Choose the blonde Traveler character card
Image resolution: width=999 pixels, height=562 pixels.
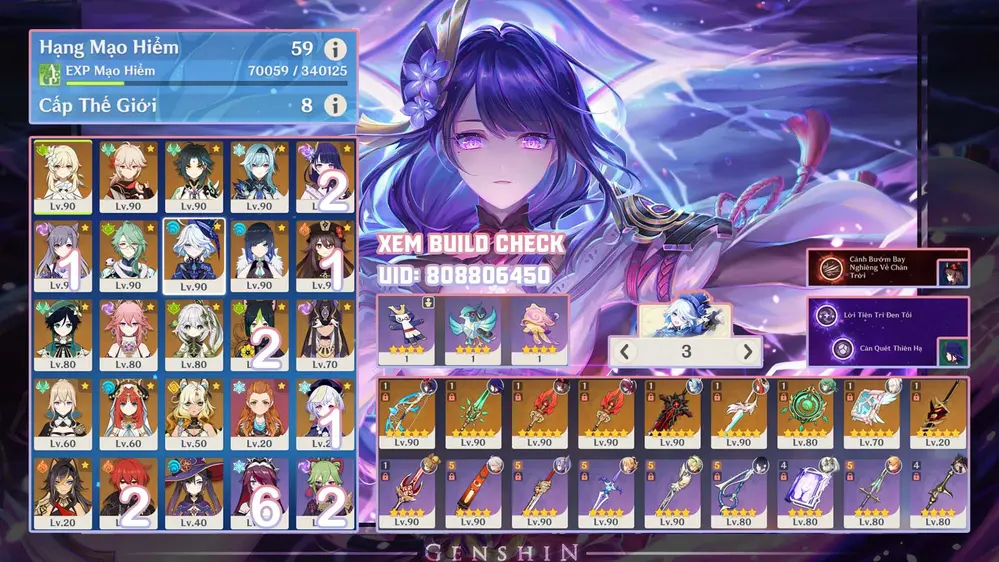point(63,176)
